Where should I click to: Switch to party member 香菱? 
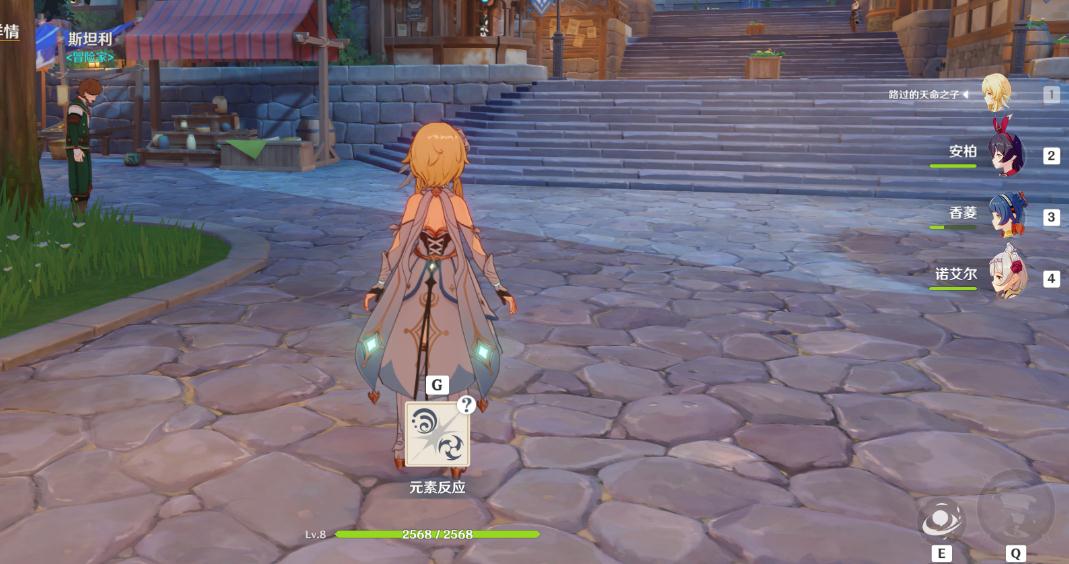click(1005, 215)
